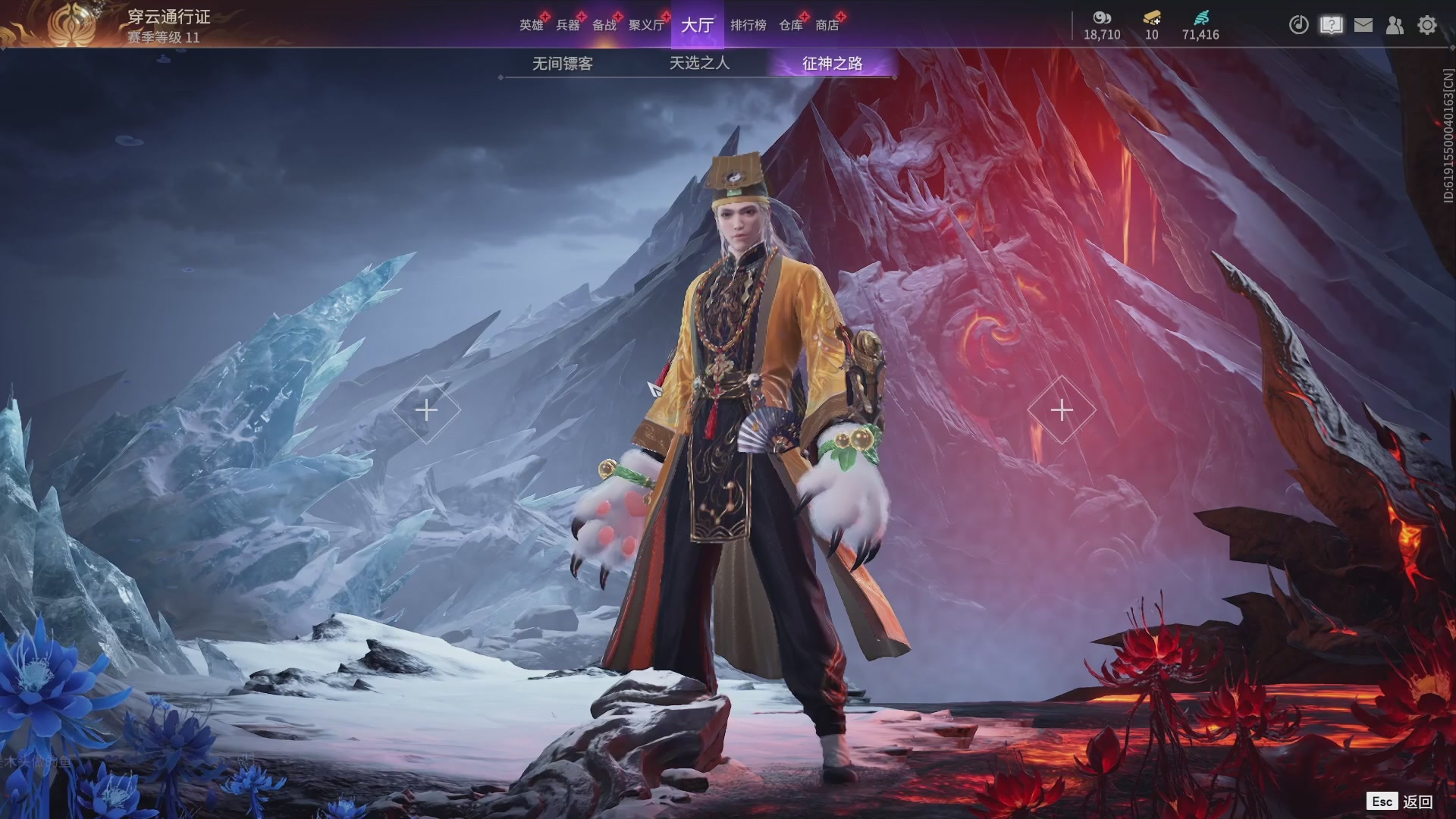1456x819 pixels.
Task: Show the 排行榜 leaderboard
Action: tap(748, 25)
